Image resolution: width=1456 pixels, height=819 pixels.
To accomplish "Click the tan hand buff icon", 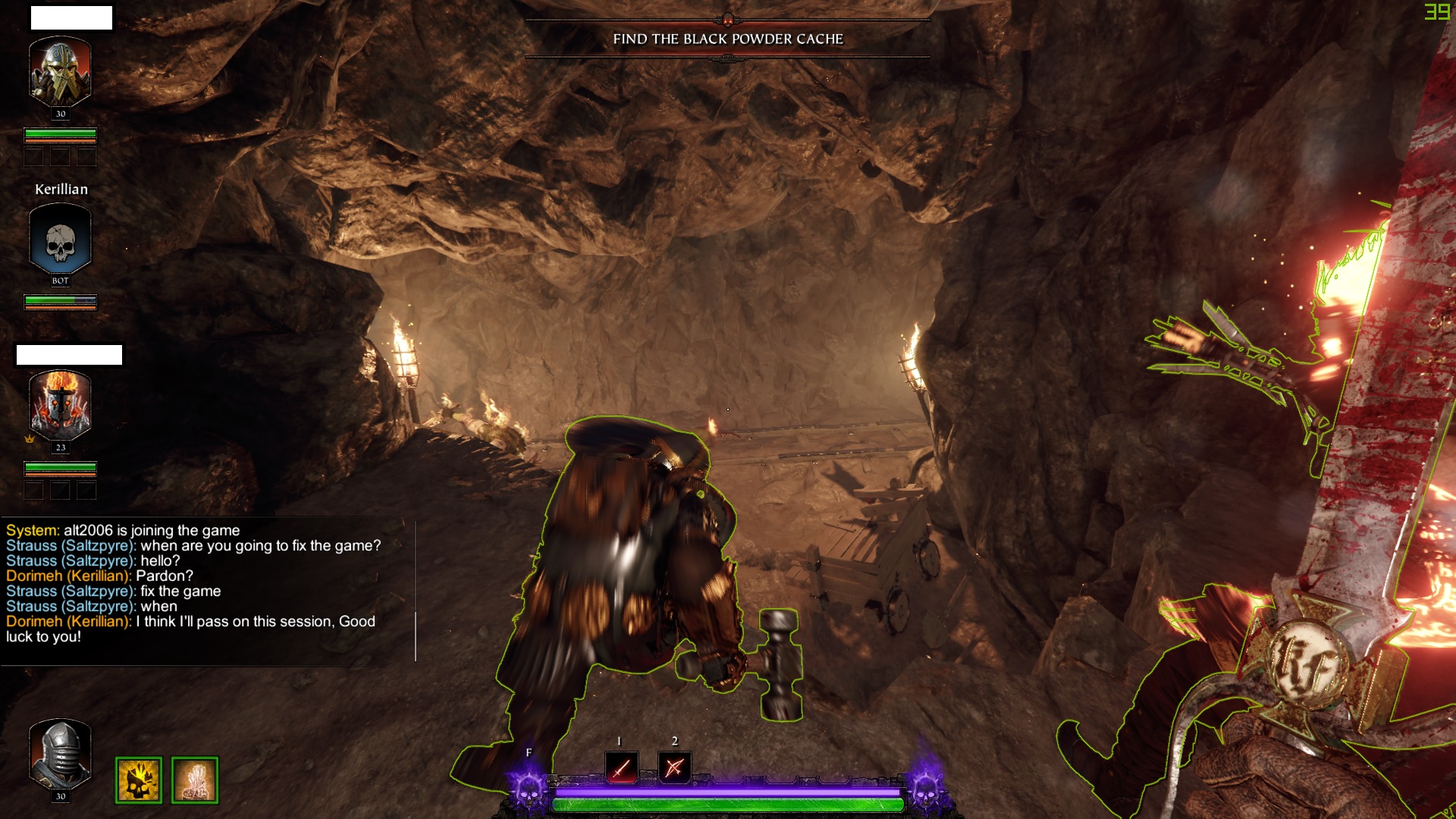I will tap(195, 780).
